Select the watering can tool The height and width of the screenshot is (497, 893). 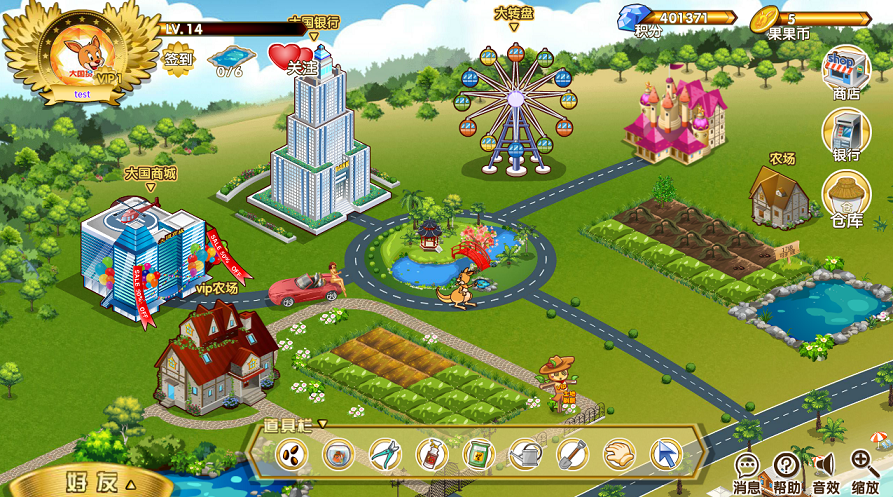(x=525, y=455)
